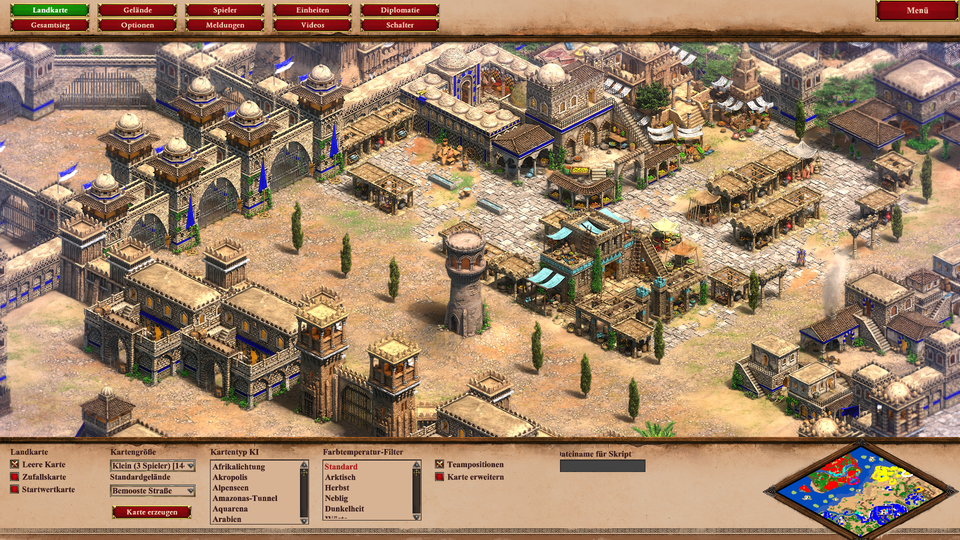Show the Diplomatie tab
This screenshot has width=960, height=540.
(x=400, y=10)
